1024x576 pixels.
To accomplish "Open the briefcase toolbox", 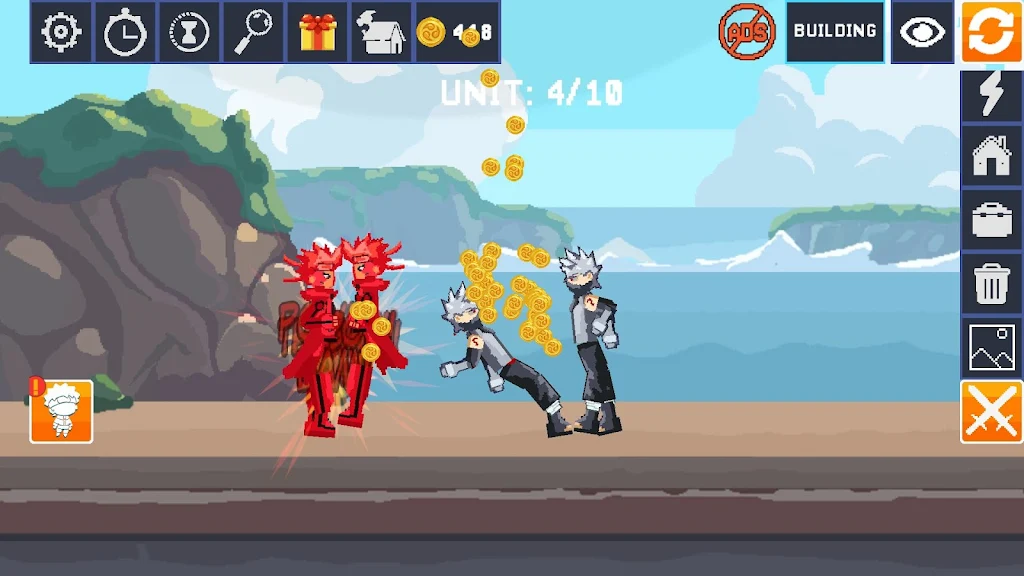I will click(991, 220).
